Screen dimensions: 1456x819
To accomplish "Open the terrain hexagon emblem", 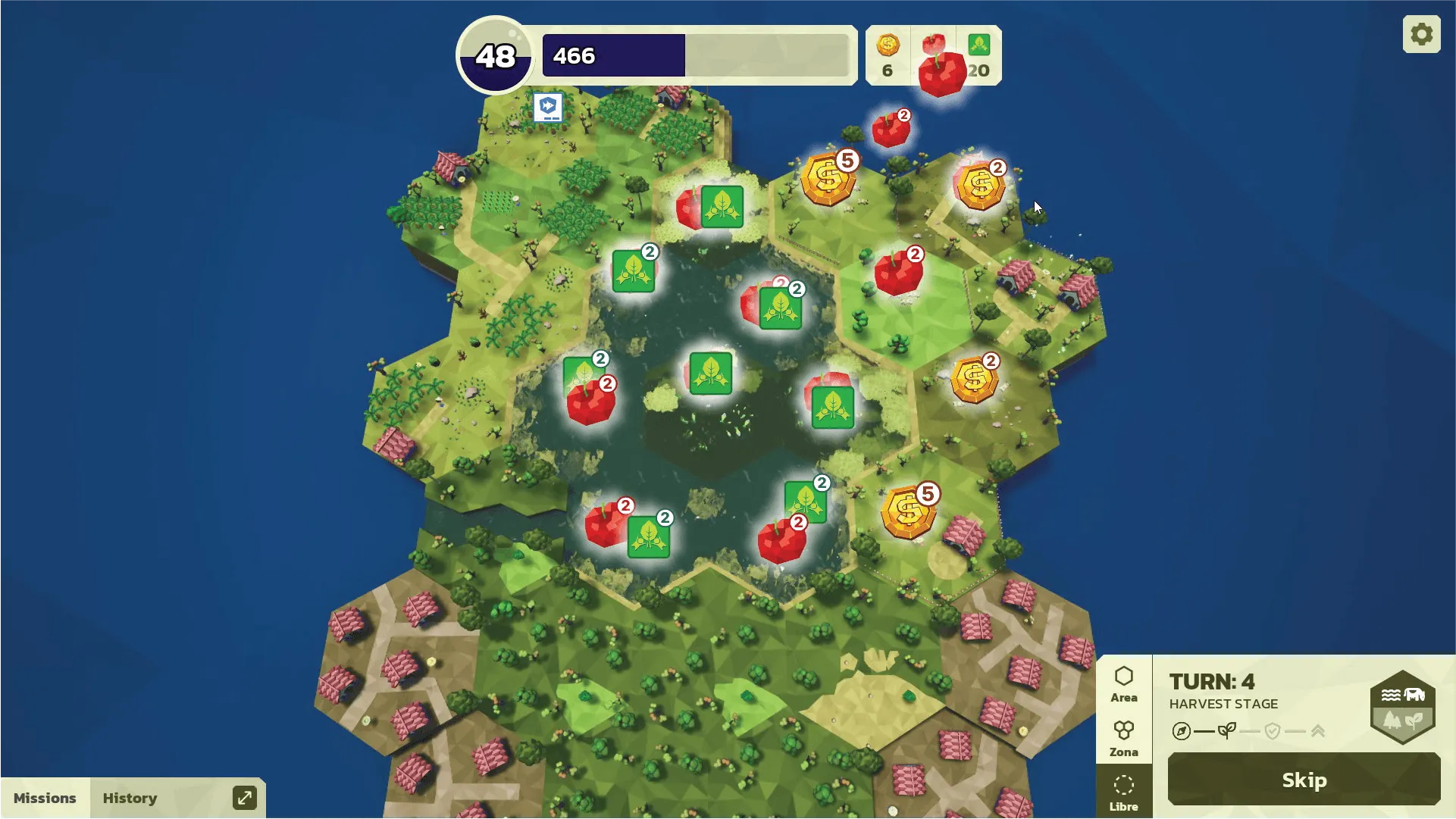I will (1403, 706).
